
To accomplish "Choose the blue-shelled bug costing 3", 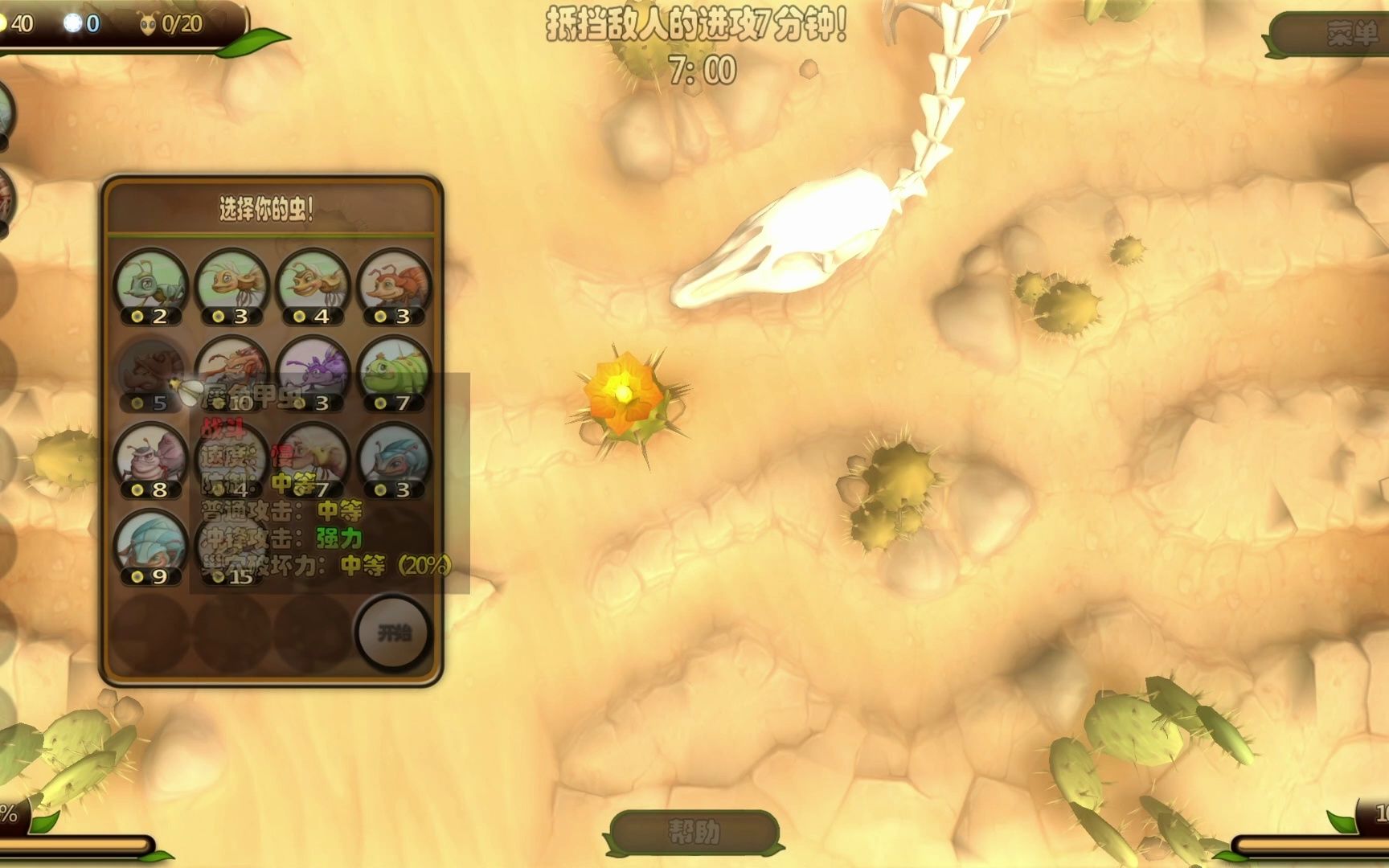I will 394,460.
